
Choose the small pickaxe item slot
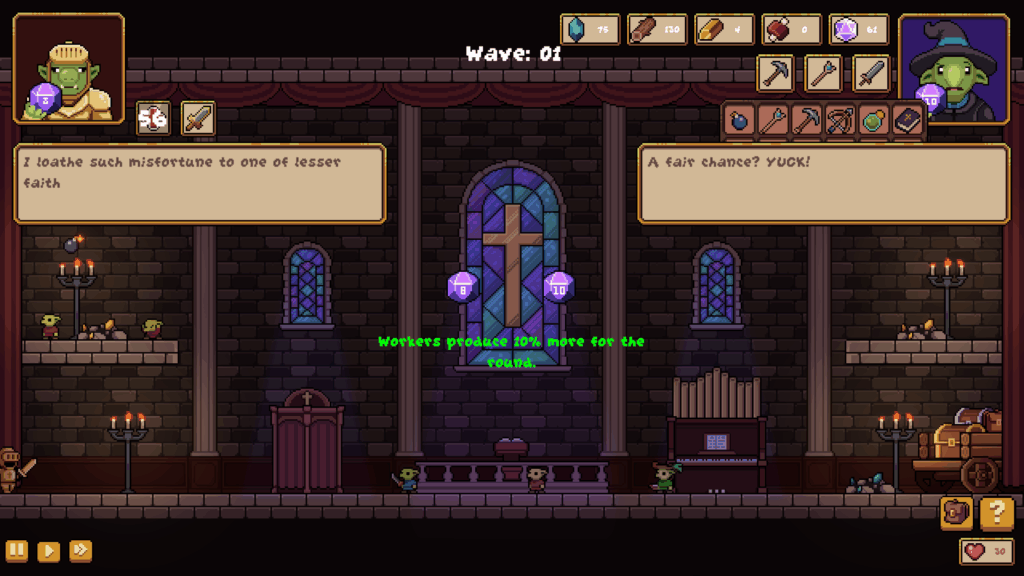tap(806, 121)
